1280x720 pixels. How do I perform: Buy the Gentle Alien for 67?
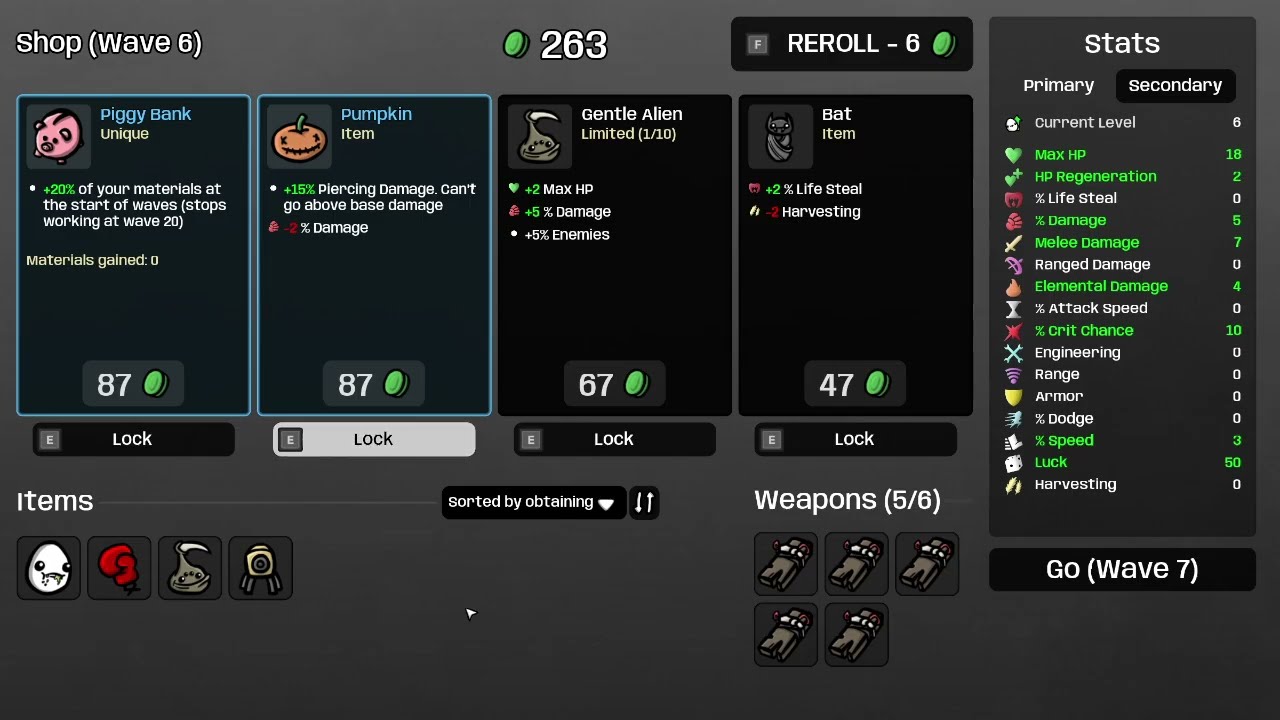(614, 385)
